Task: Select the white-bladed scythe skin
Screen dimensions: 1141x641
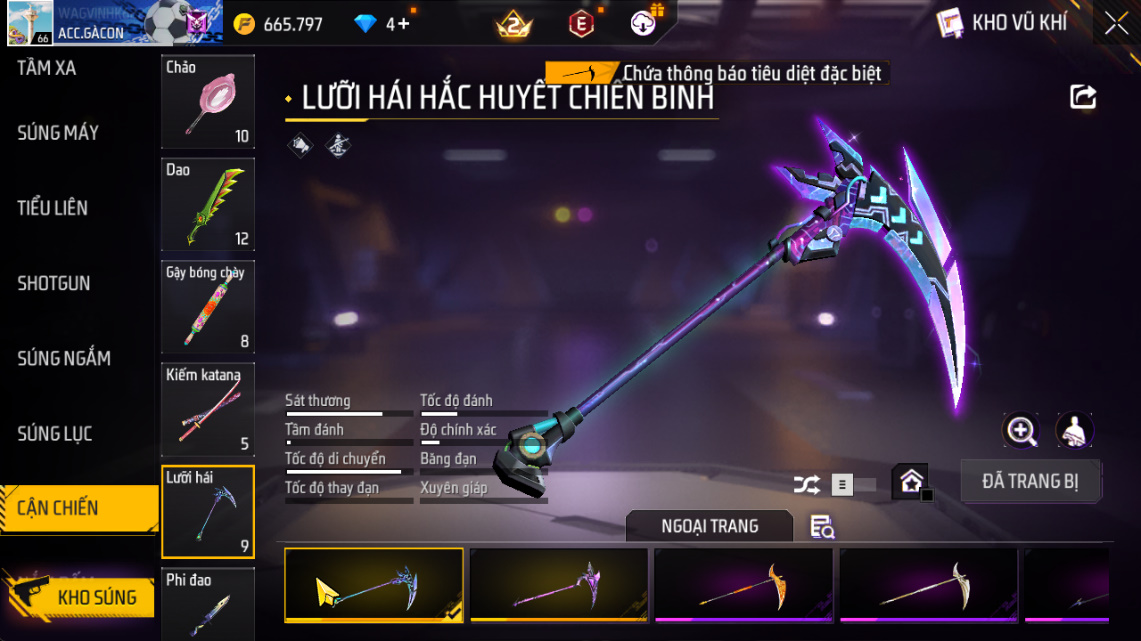Action: 928,585
